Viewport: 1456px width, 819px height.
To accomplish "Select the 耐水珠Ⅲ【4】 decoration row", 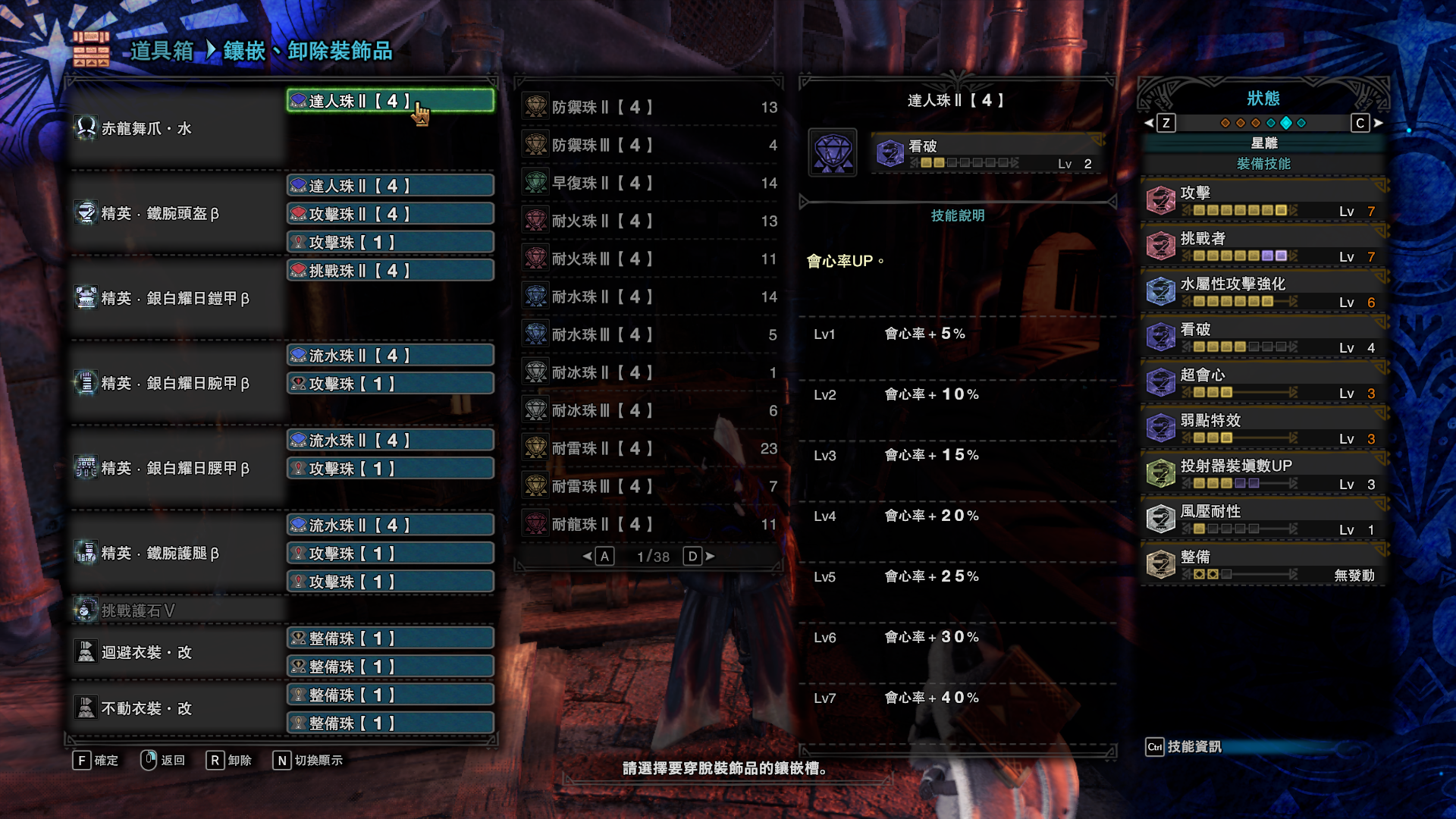I will [x=649, y=334].
